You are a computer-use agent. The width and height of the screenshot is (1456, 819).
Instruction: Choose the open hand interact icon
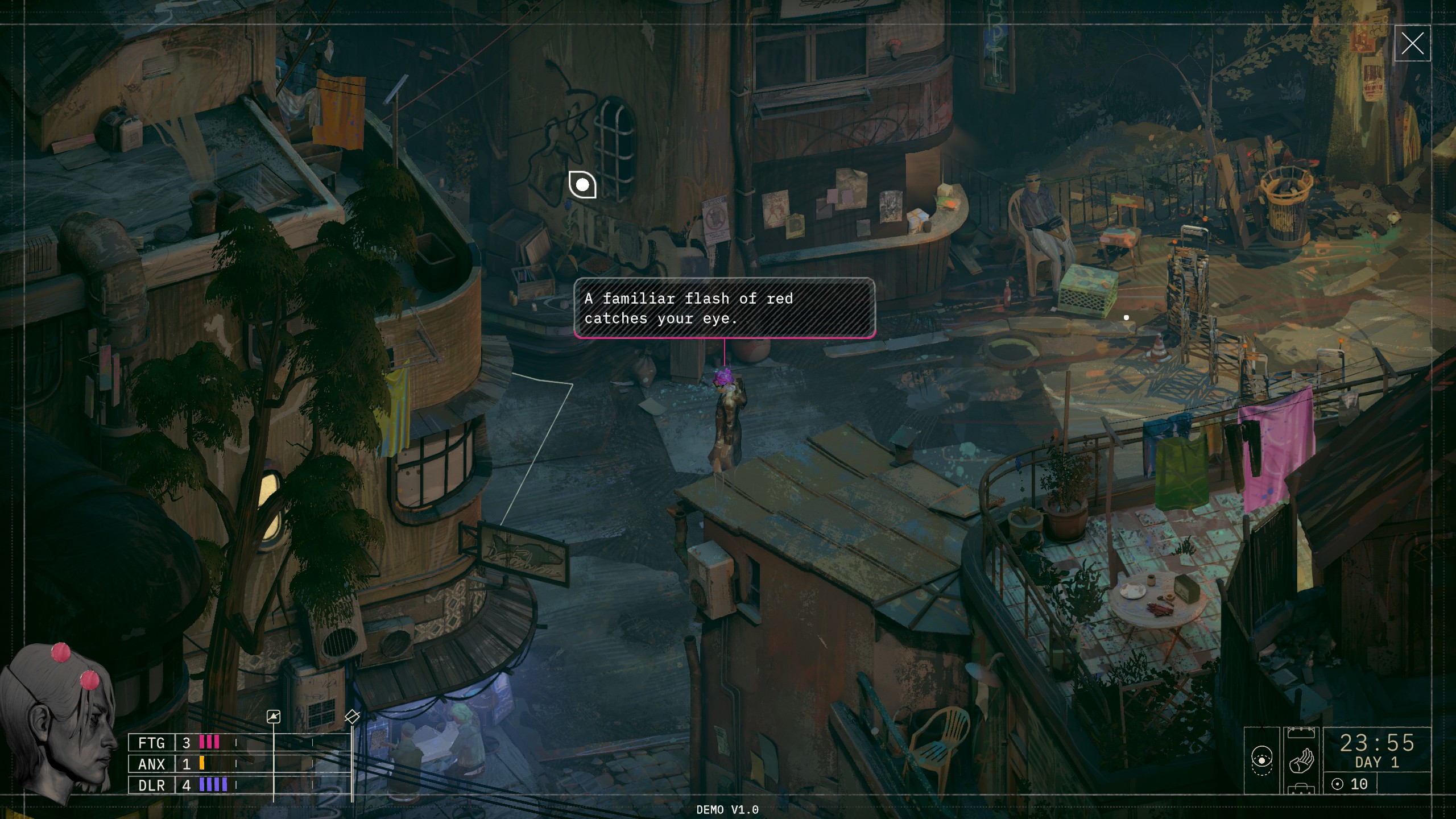(1301, 761)
